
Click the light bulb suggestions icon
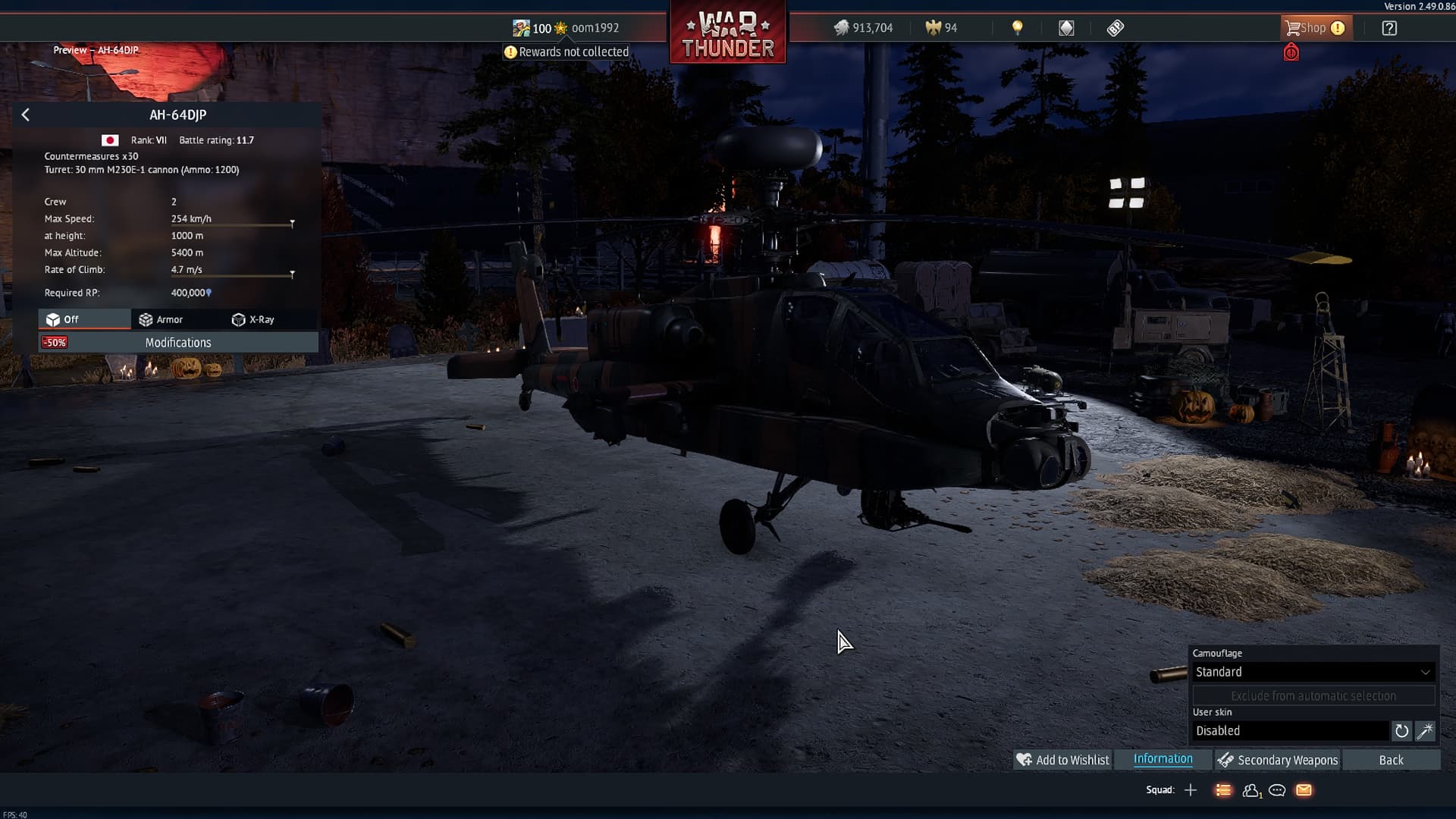click(x=1017, y=27)
